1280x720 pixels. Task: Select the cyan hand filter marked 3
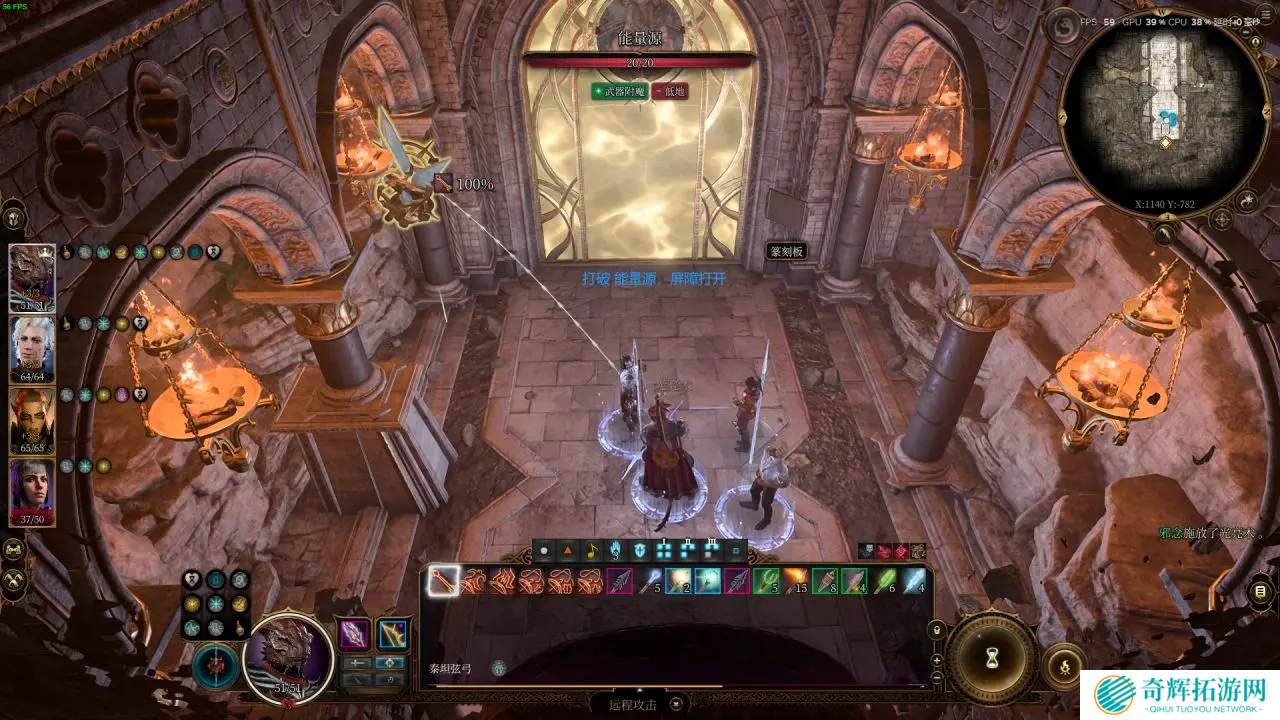coord(615,550)
